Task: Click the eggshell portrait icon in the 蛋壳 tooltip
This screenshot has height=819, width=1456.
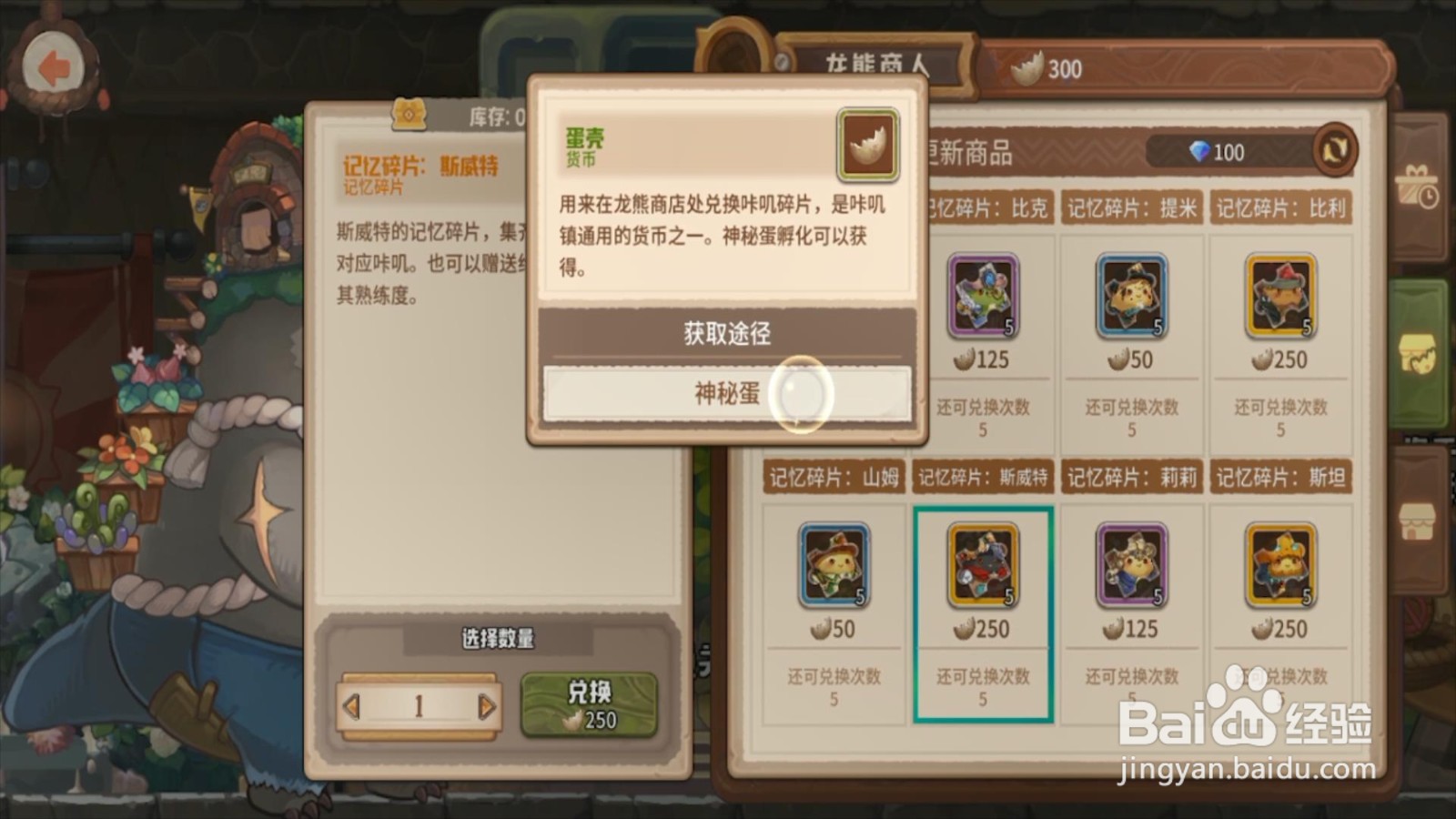Action: coord(864,144)
